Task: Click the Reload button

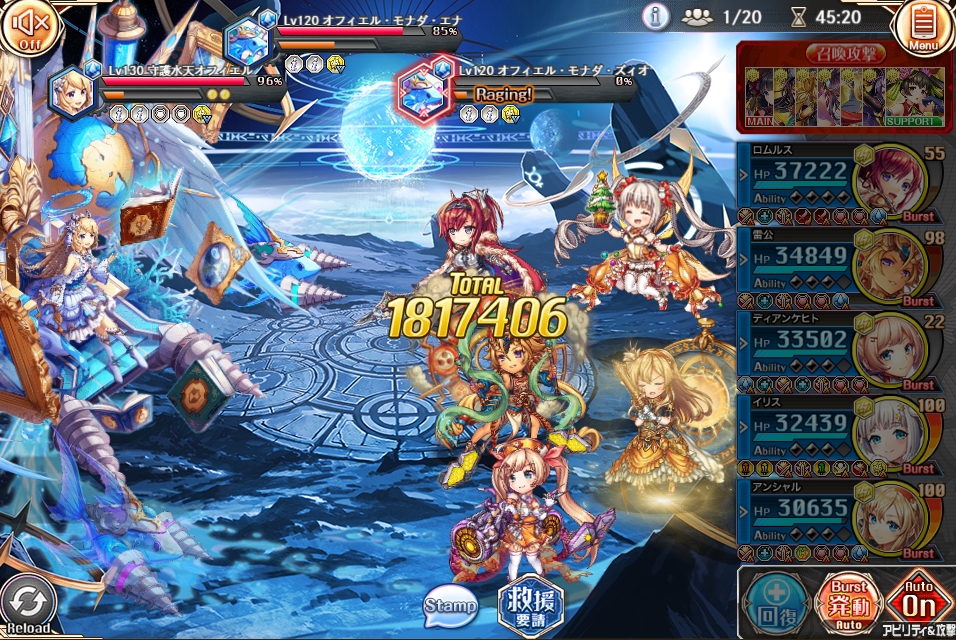Action: 26,605
